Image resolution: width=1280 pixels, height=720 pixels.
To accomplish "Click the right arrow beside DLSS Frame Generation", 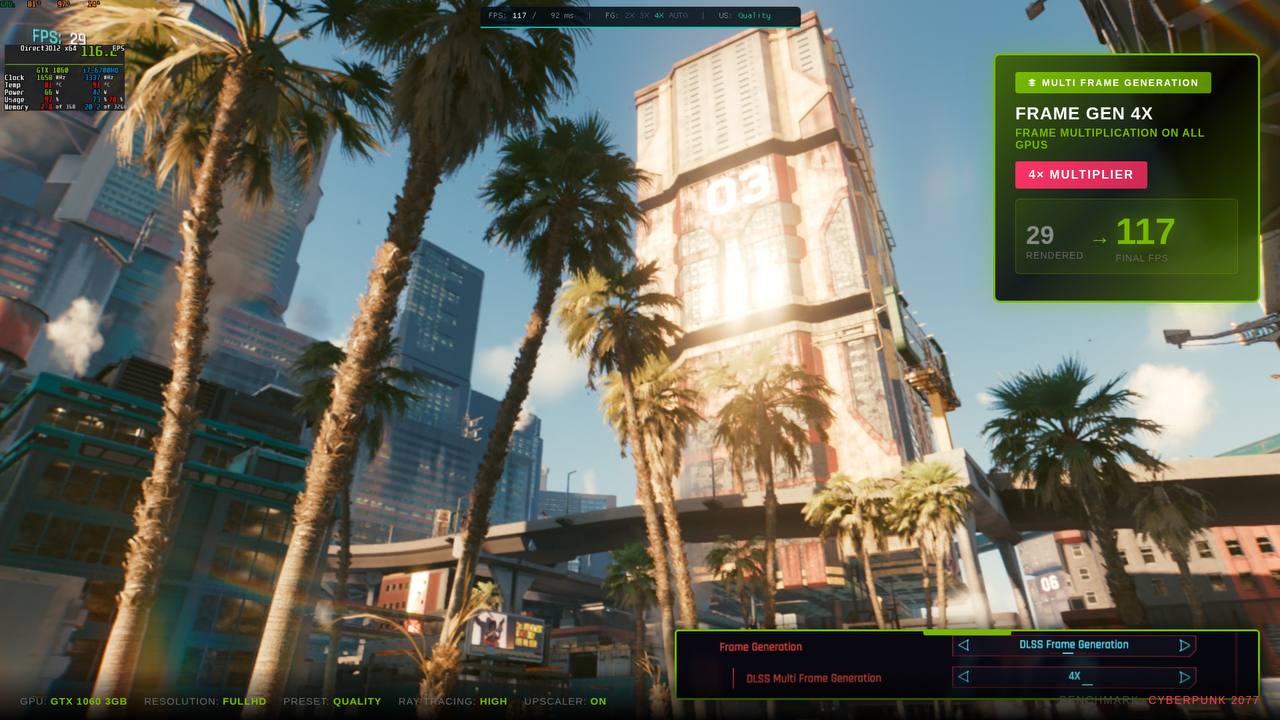I will pyautogui.click(x=1182, y=645).
